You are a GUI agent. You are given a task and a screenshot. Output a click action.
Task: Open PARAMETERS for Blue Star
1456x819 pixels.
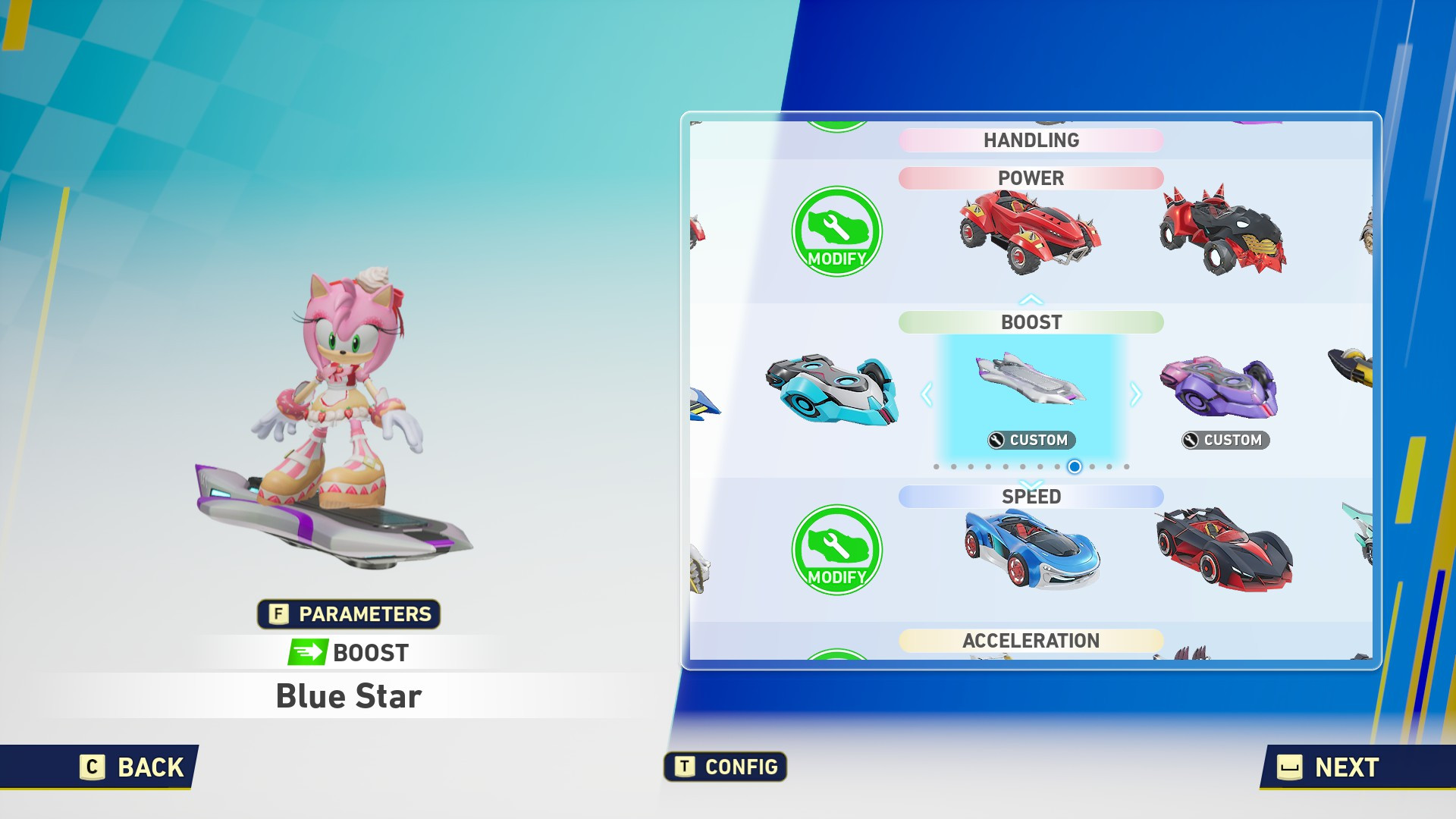point(350,614)
